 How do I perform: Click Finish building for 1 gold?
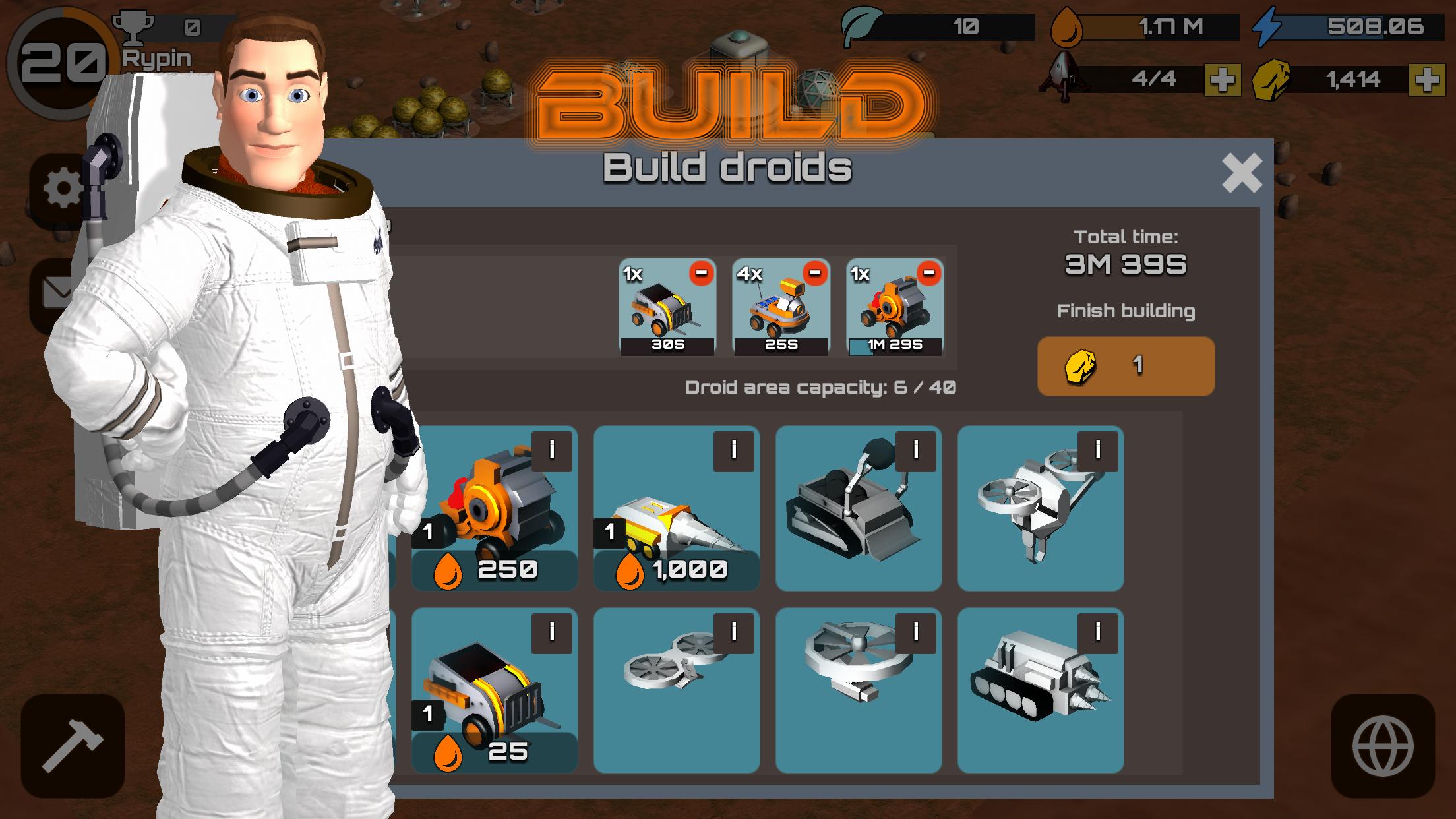(1126, 366)
